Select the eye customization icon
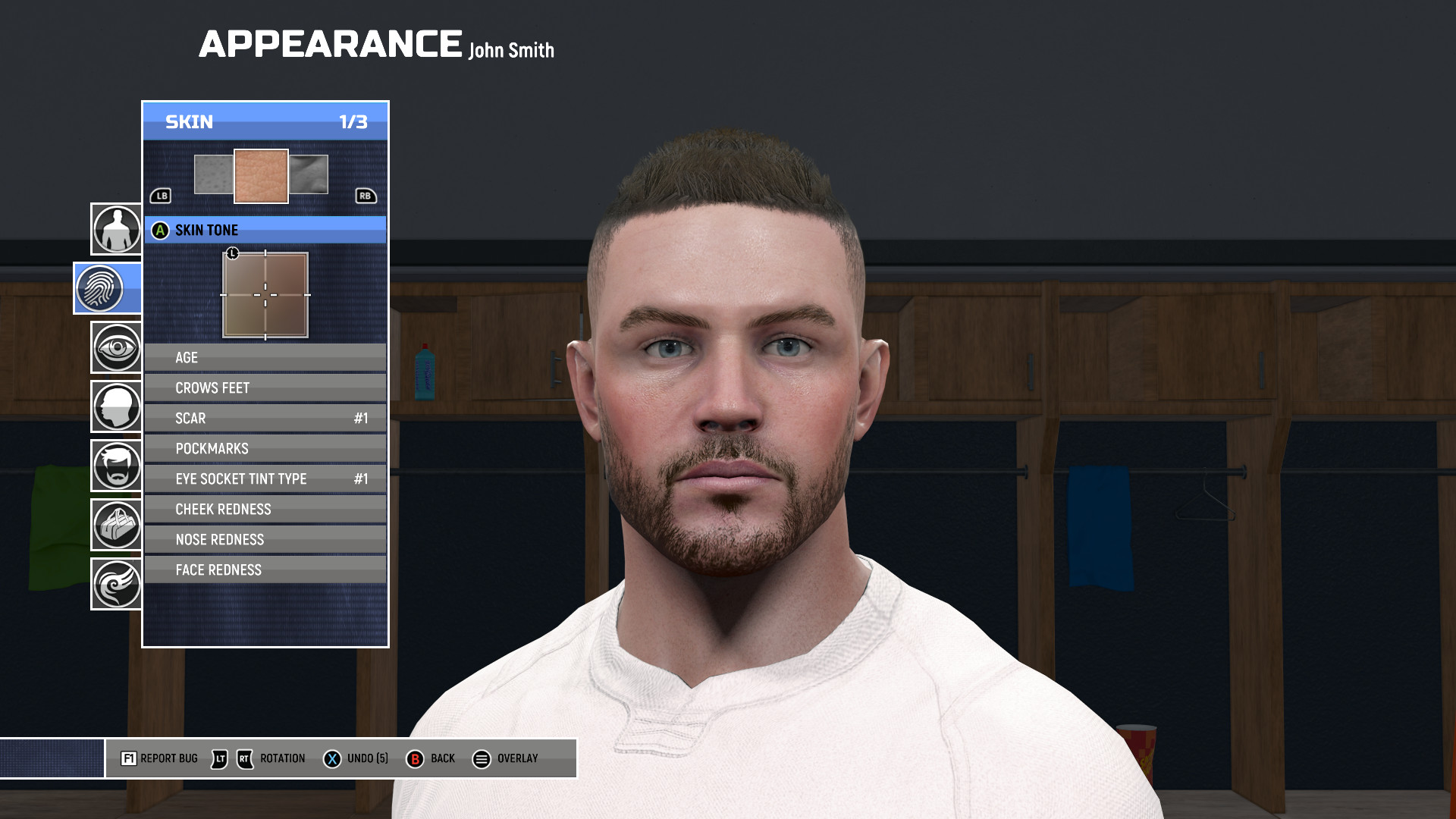Image resolution: width=1456 pixels, height=819 pixels. [x=115, y=347]
